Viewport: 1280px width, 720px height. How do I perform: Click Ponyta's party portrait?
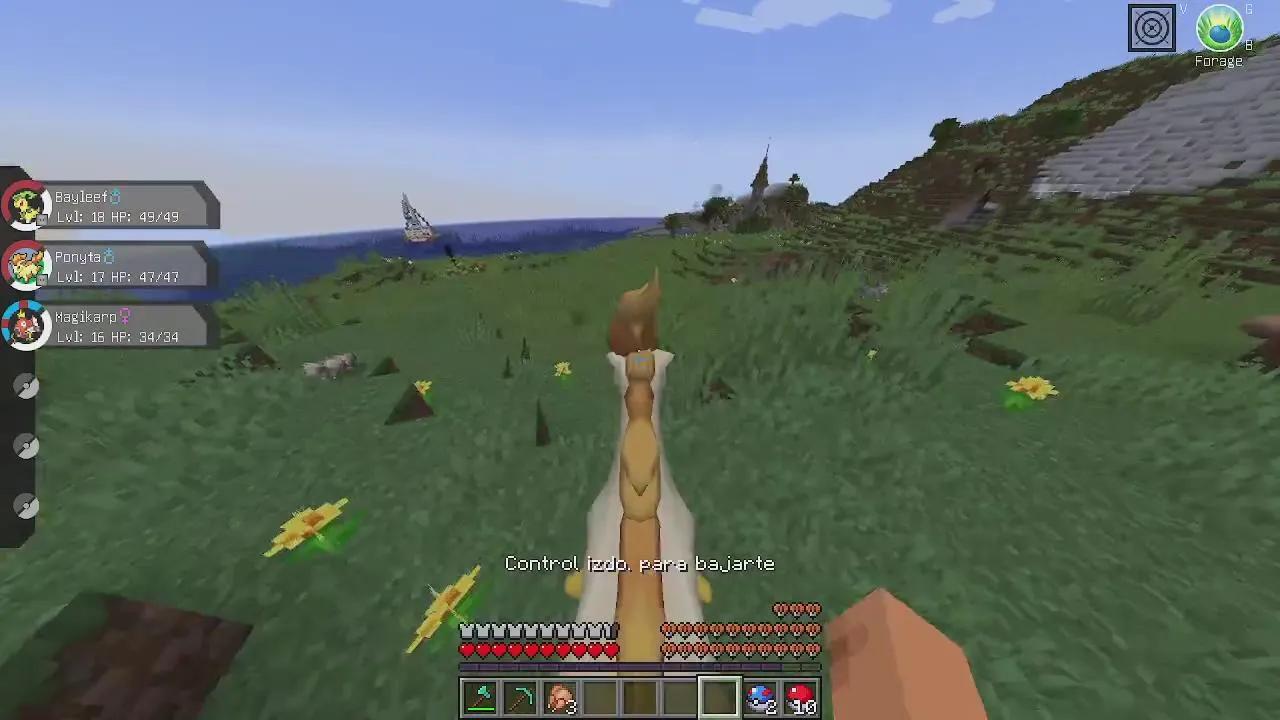point(27,266)
